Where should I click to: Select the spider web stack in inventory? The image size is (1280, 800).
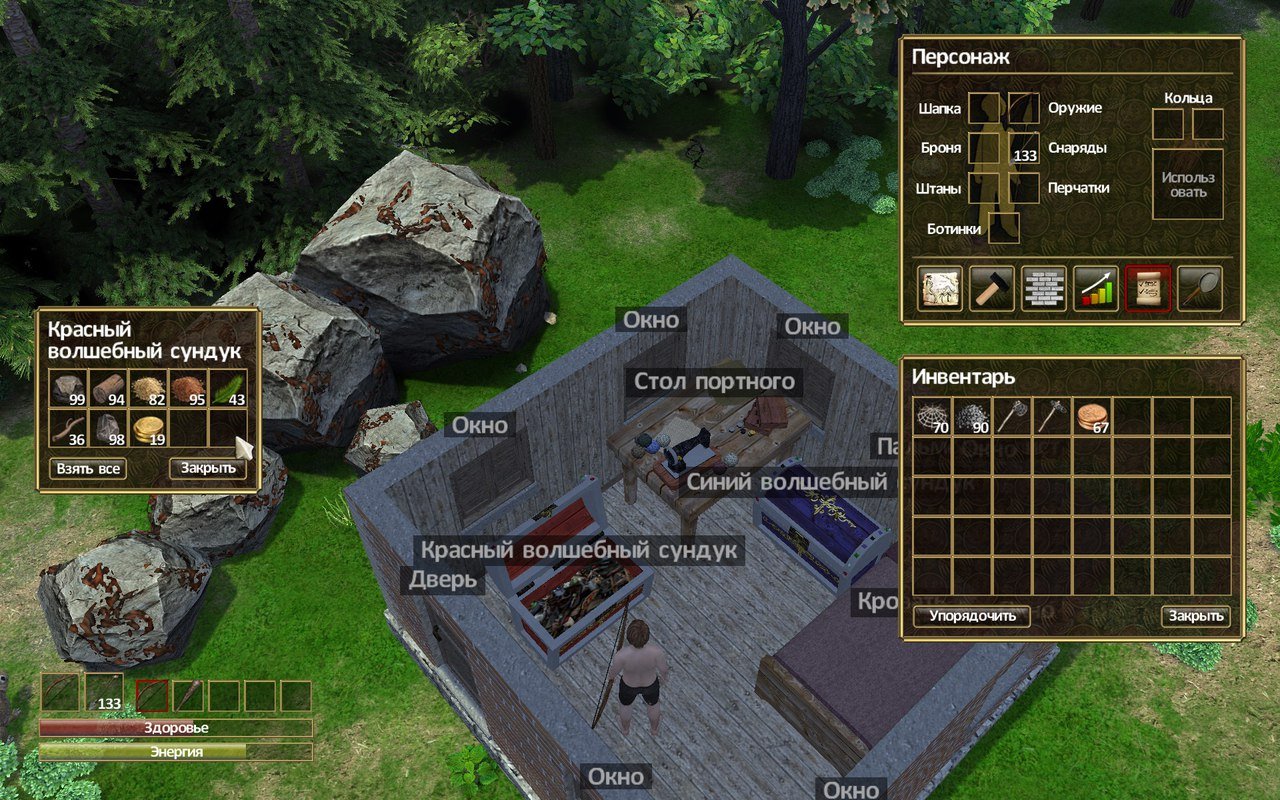tap(932, 417)
